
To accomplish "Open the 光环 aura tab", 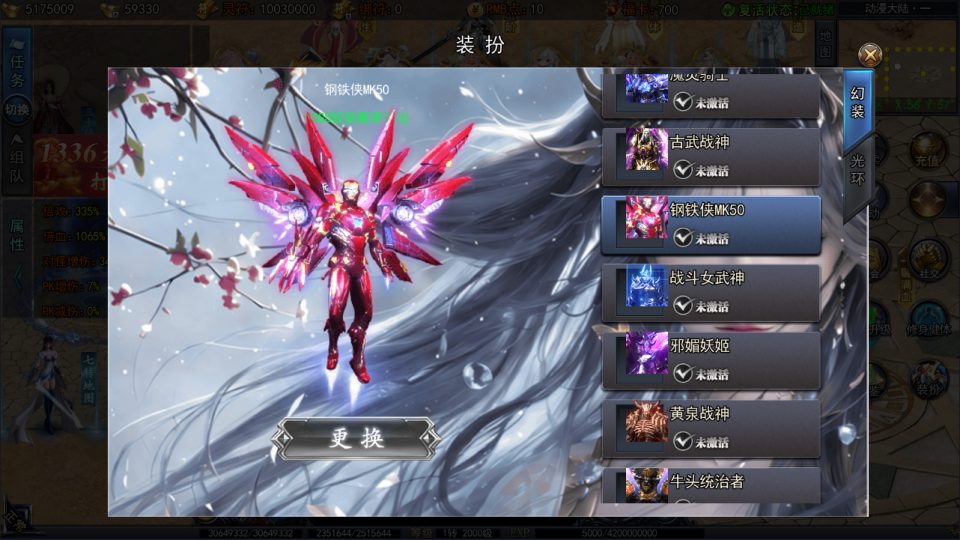I will point(857,171).
